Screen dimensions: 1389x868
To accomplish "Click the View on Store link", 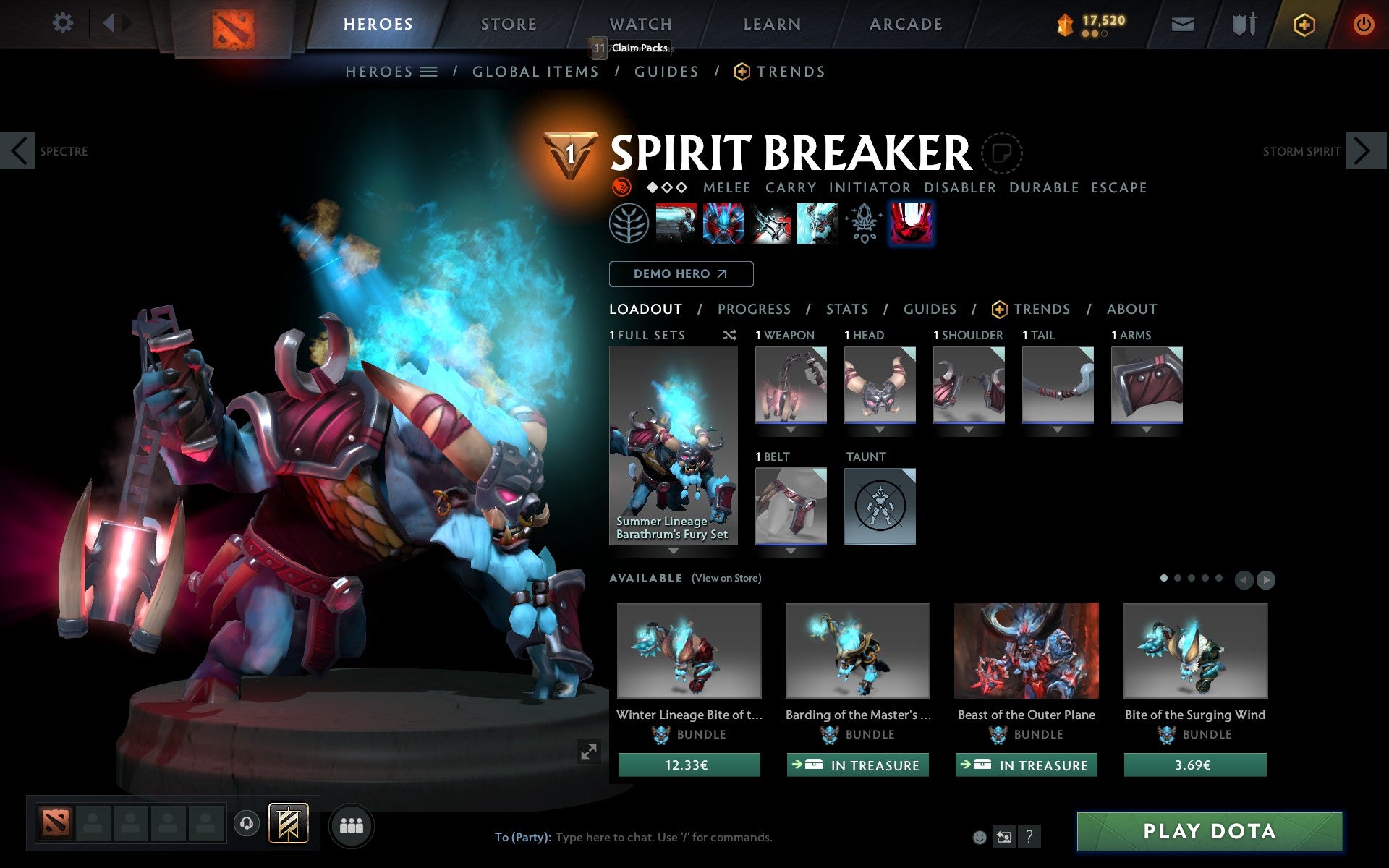I will [726, 578].
